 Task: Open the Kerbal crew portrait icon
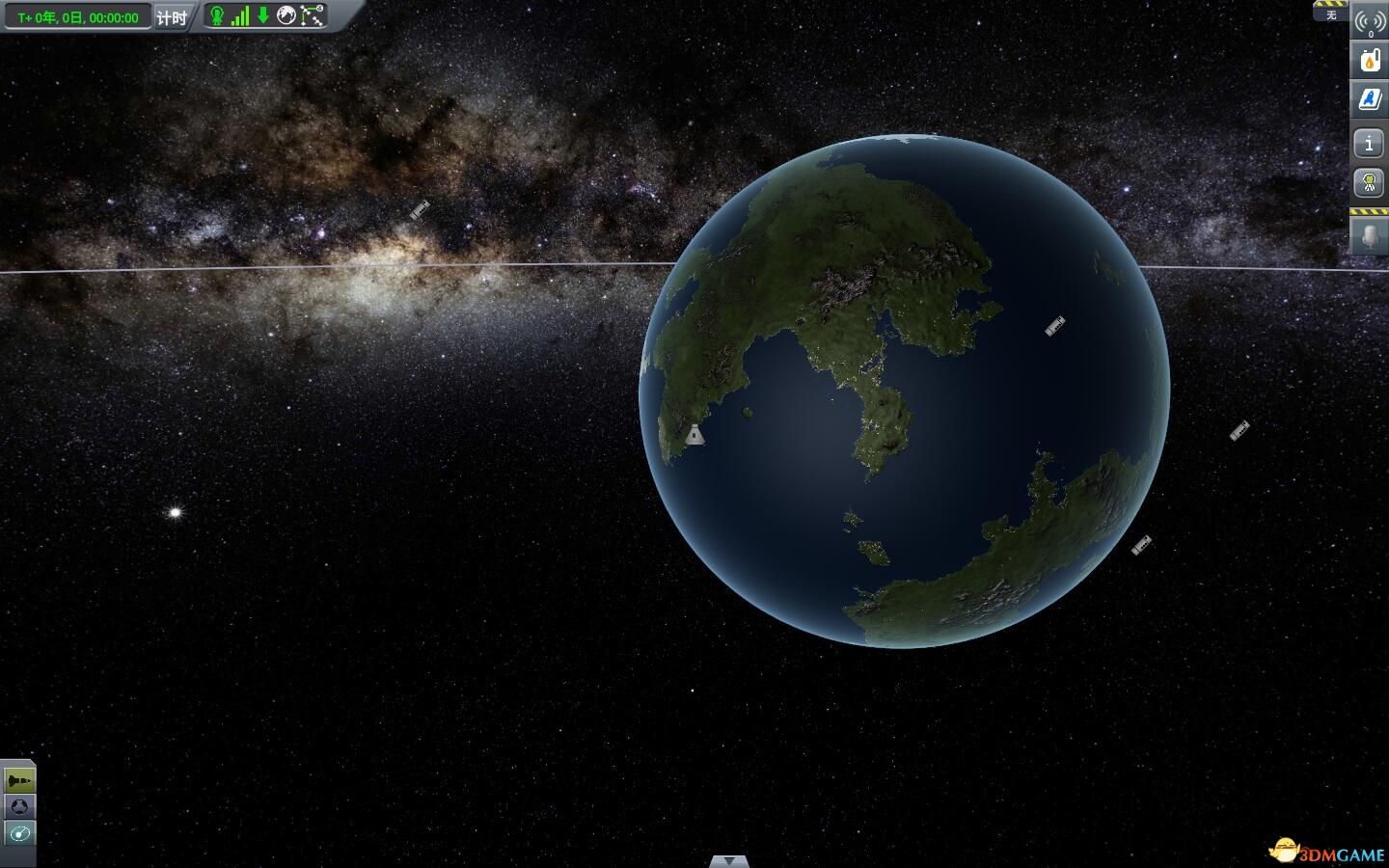click(x=1369, y=182)
